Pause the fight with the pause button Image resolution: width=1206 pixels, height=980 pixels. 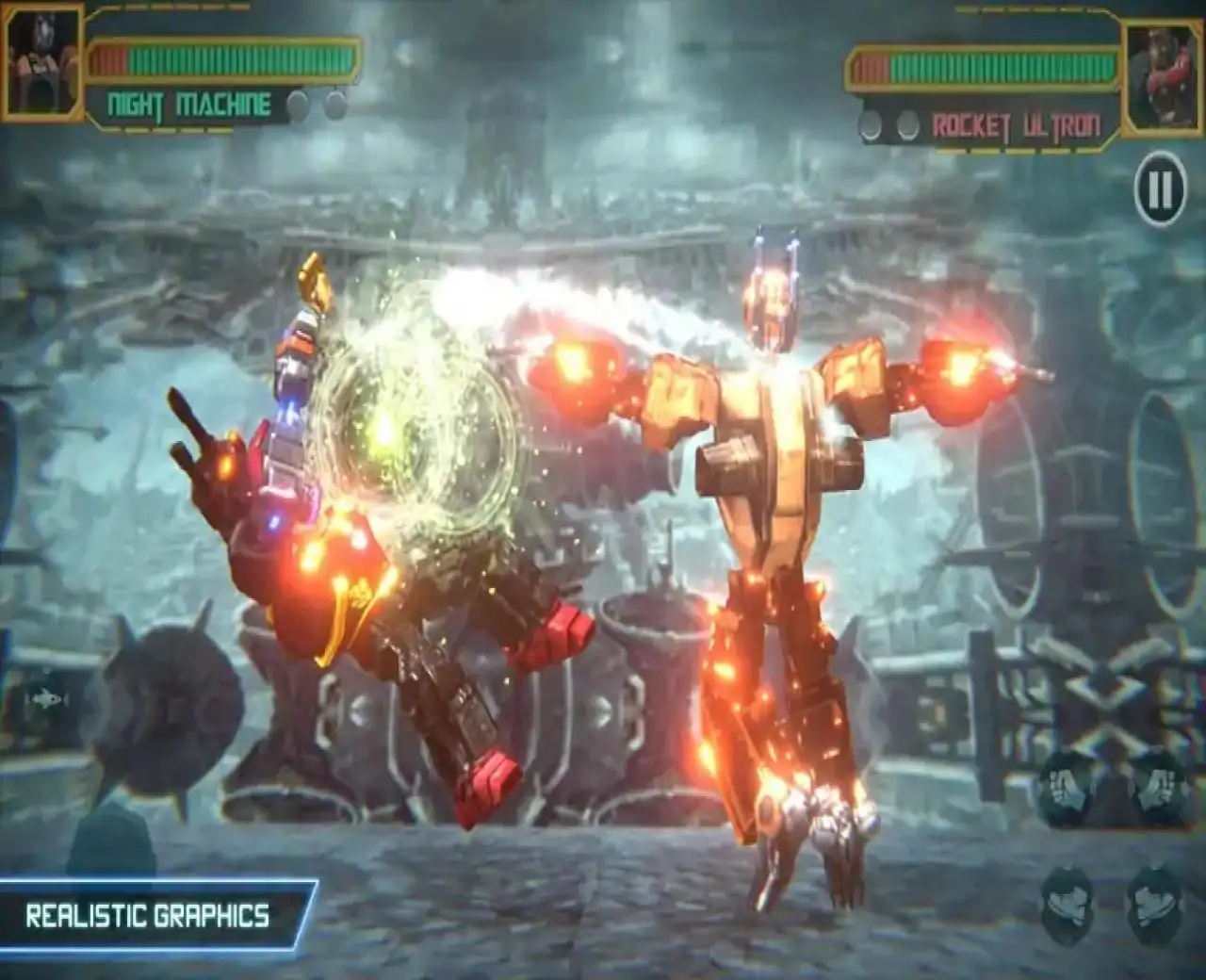click(1159, 190)
